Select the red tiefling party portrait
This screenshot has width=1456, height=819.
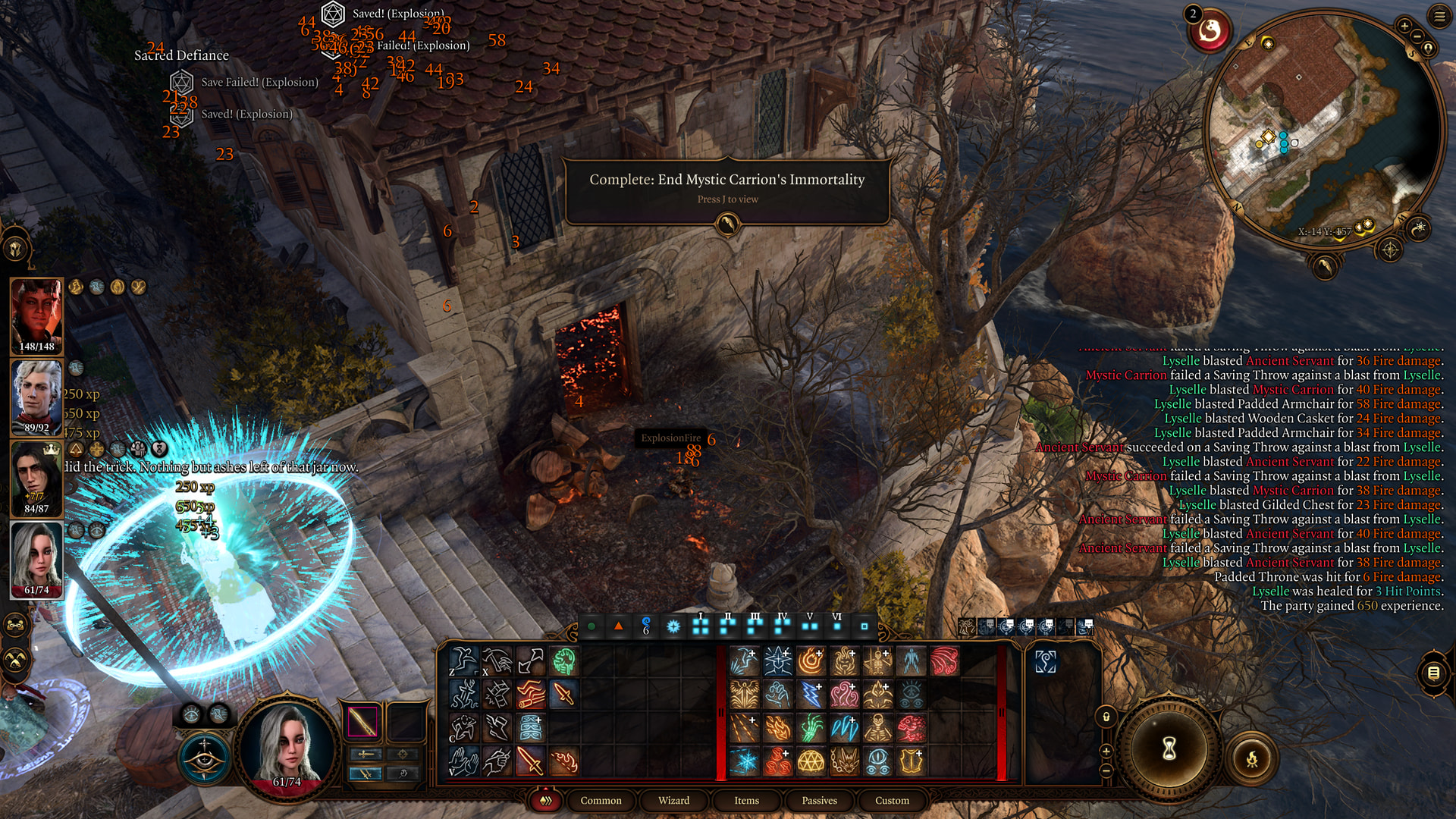(36, 315)
